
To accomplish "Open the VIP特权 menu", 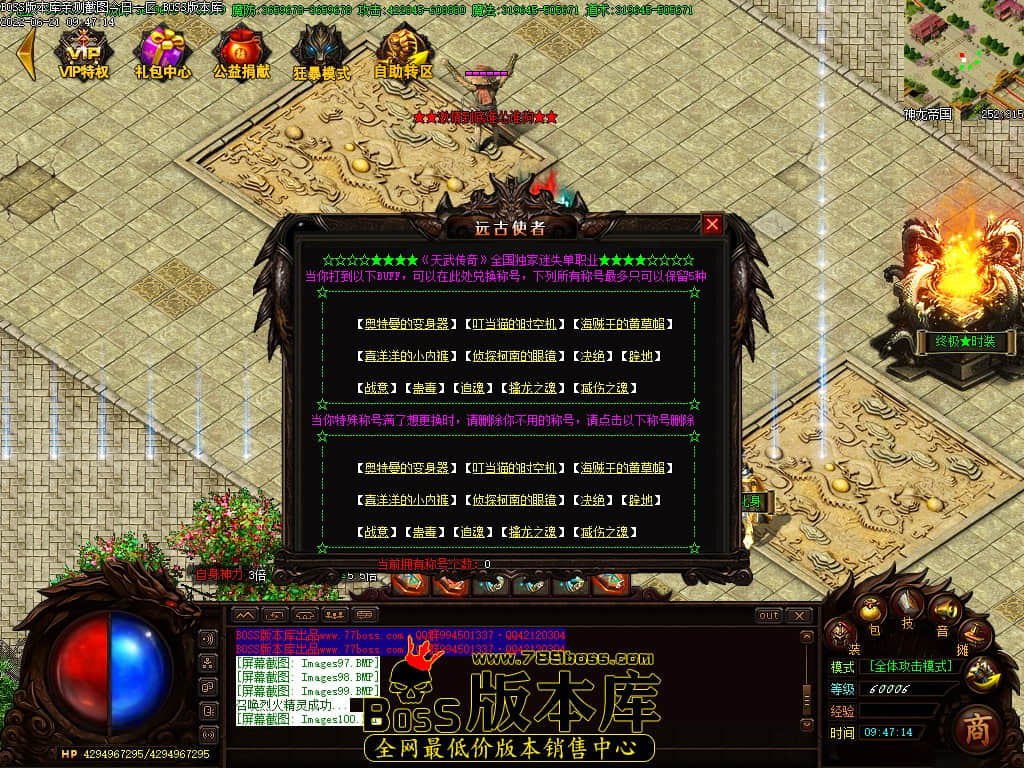I will tap(83, 52).
